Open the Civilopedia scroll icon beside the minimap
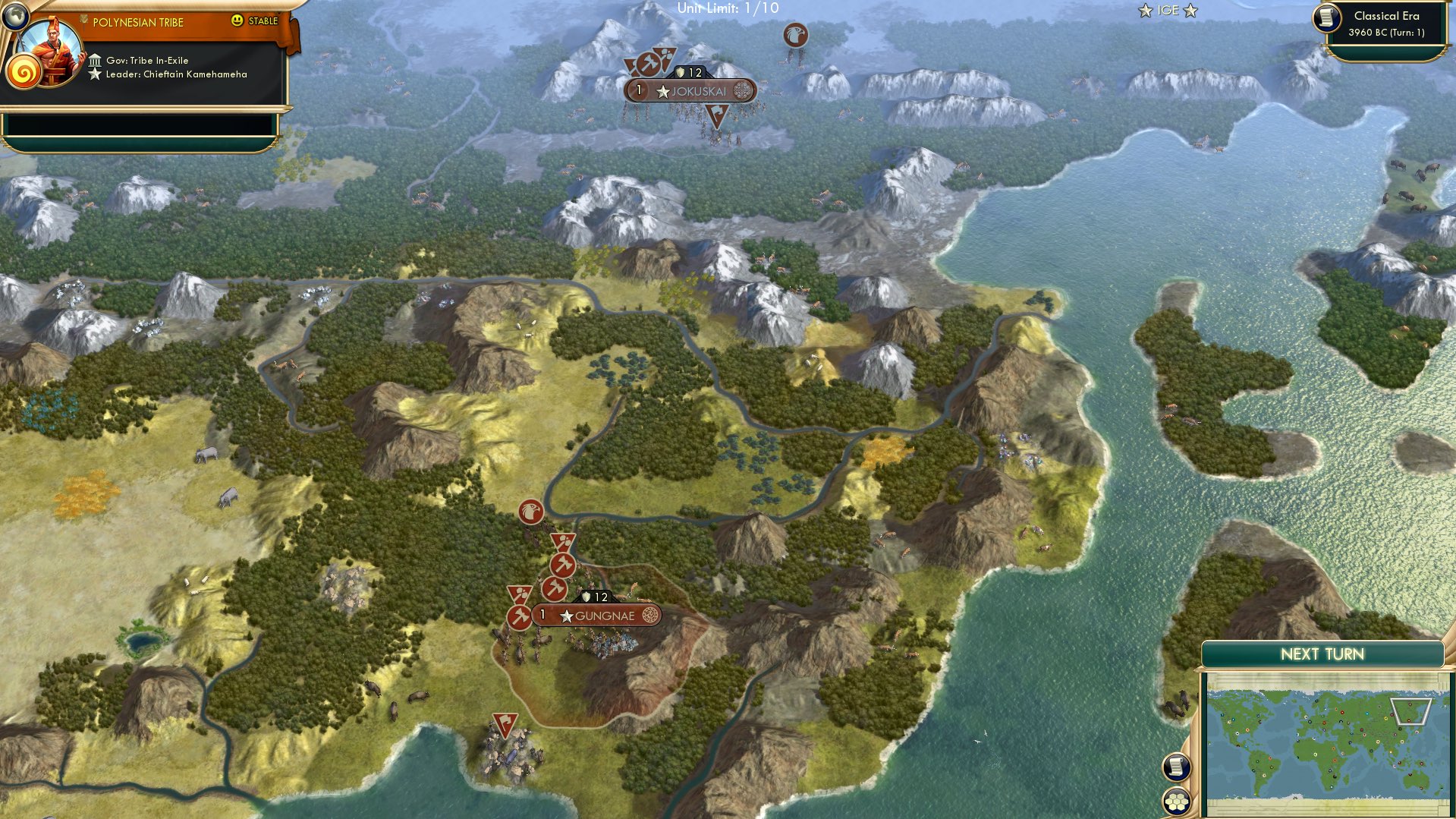This screenshot has height=819, width=1456. click(x=1176, y=768)
